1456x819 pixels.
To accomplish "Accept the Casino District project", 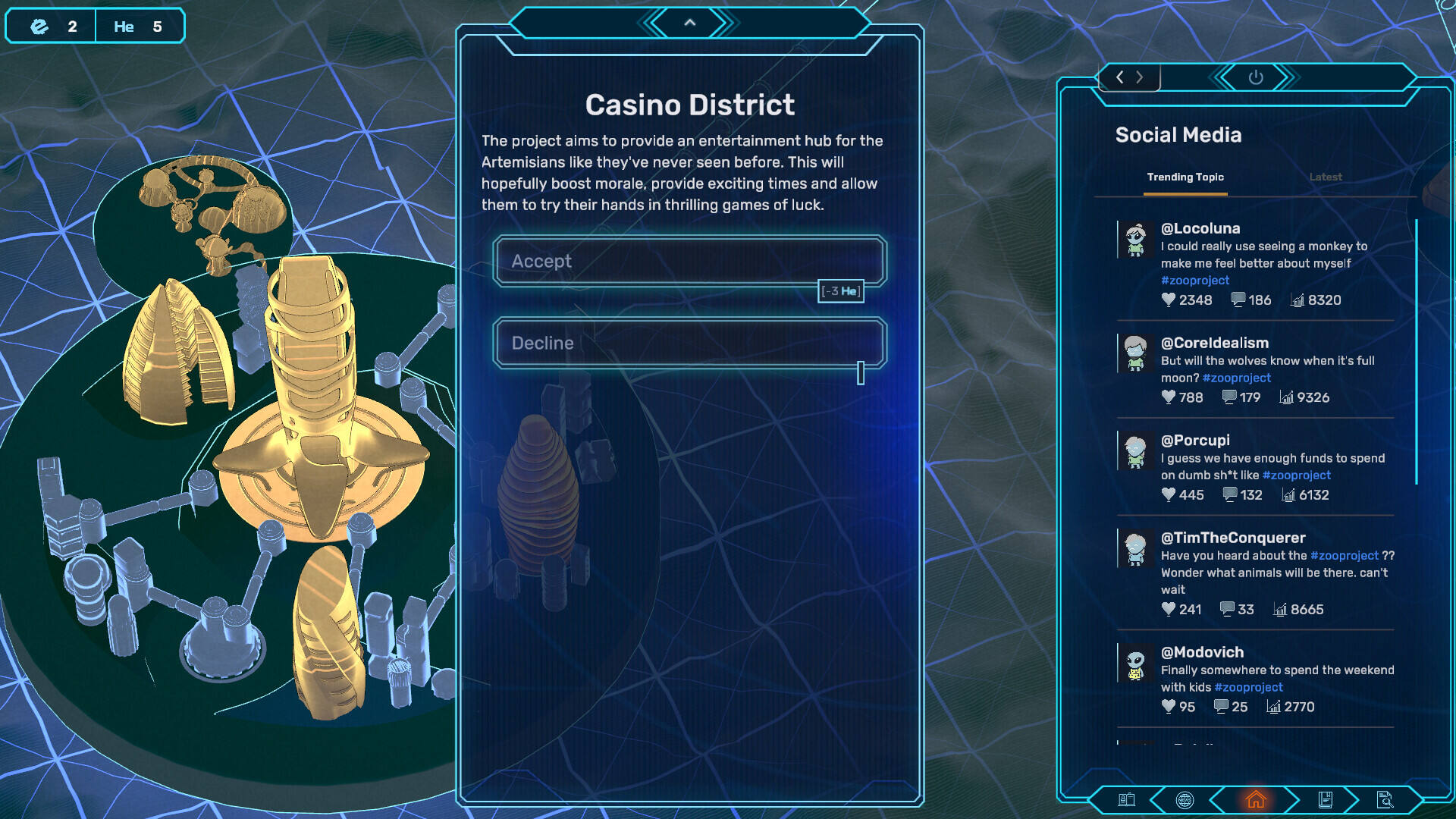I will click(689, 261).
